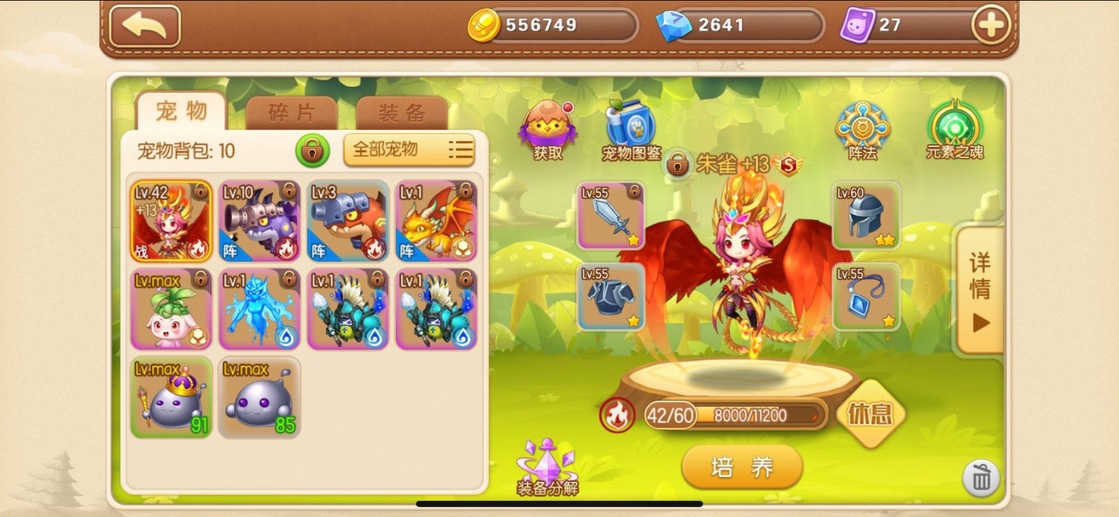Select the Lv.10 purple cannon pet
Screen dimensions: 1119x517
[259, 220]
